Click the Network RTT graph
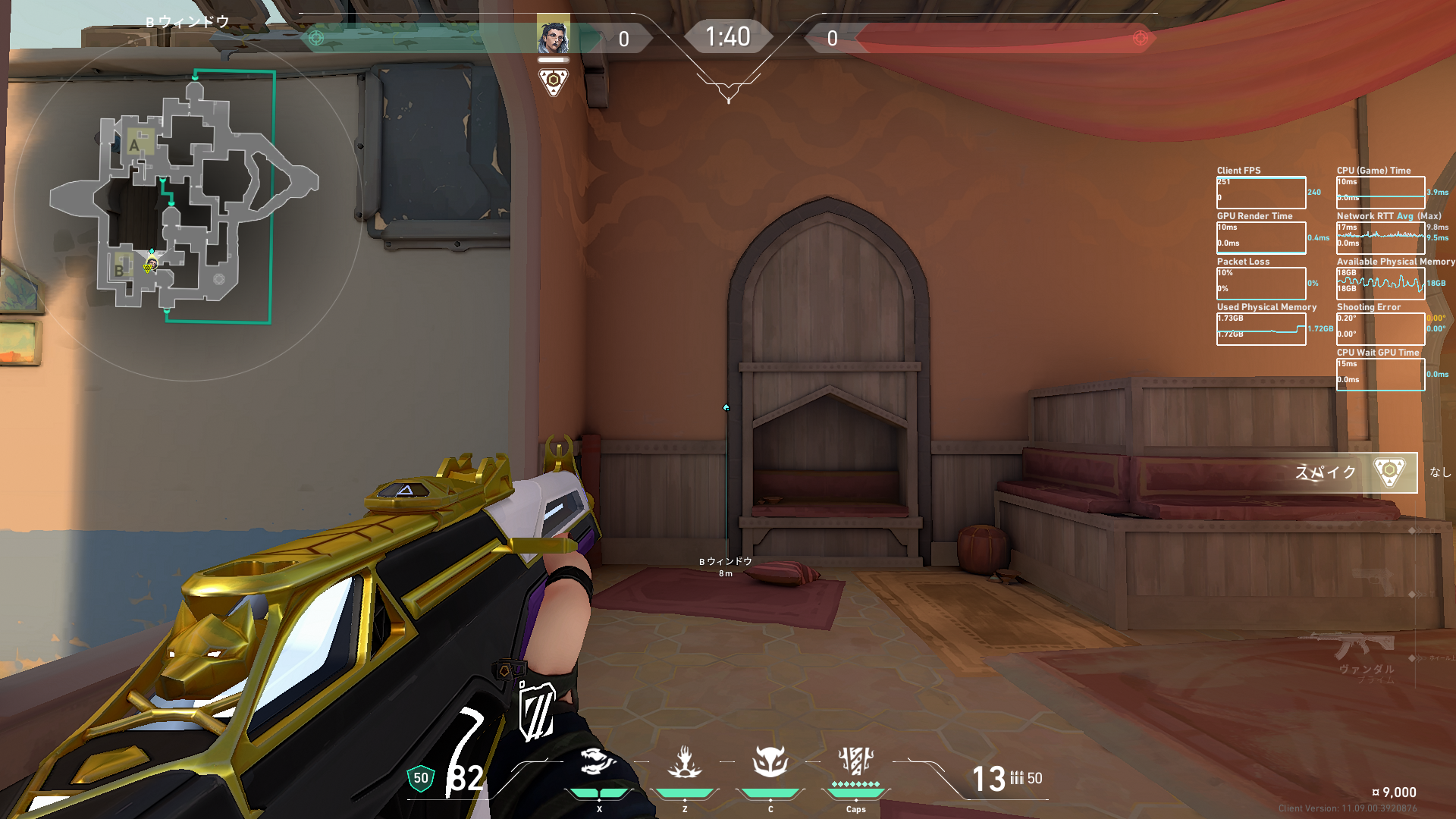The height and width of the screenshot is (819, 1456). 1380,238
